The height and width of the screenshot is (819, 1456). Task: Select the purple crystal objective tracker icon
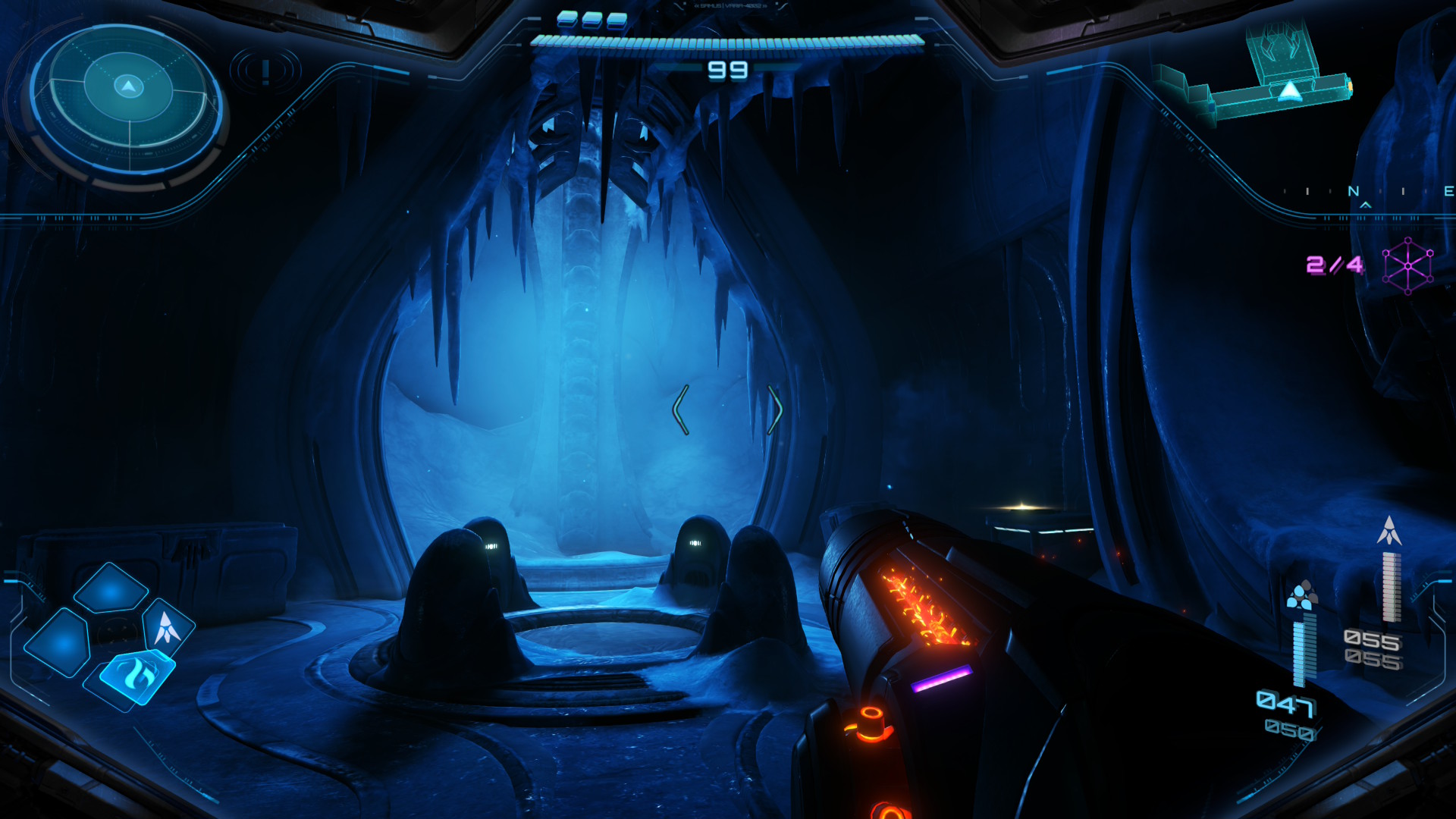1407,265
